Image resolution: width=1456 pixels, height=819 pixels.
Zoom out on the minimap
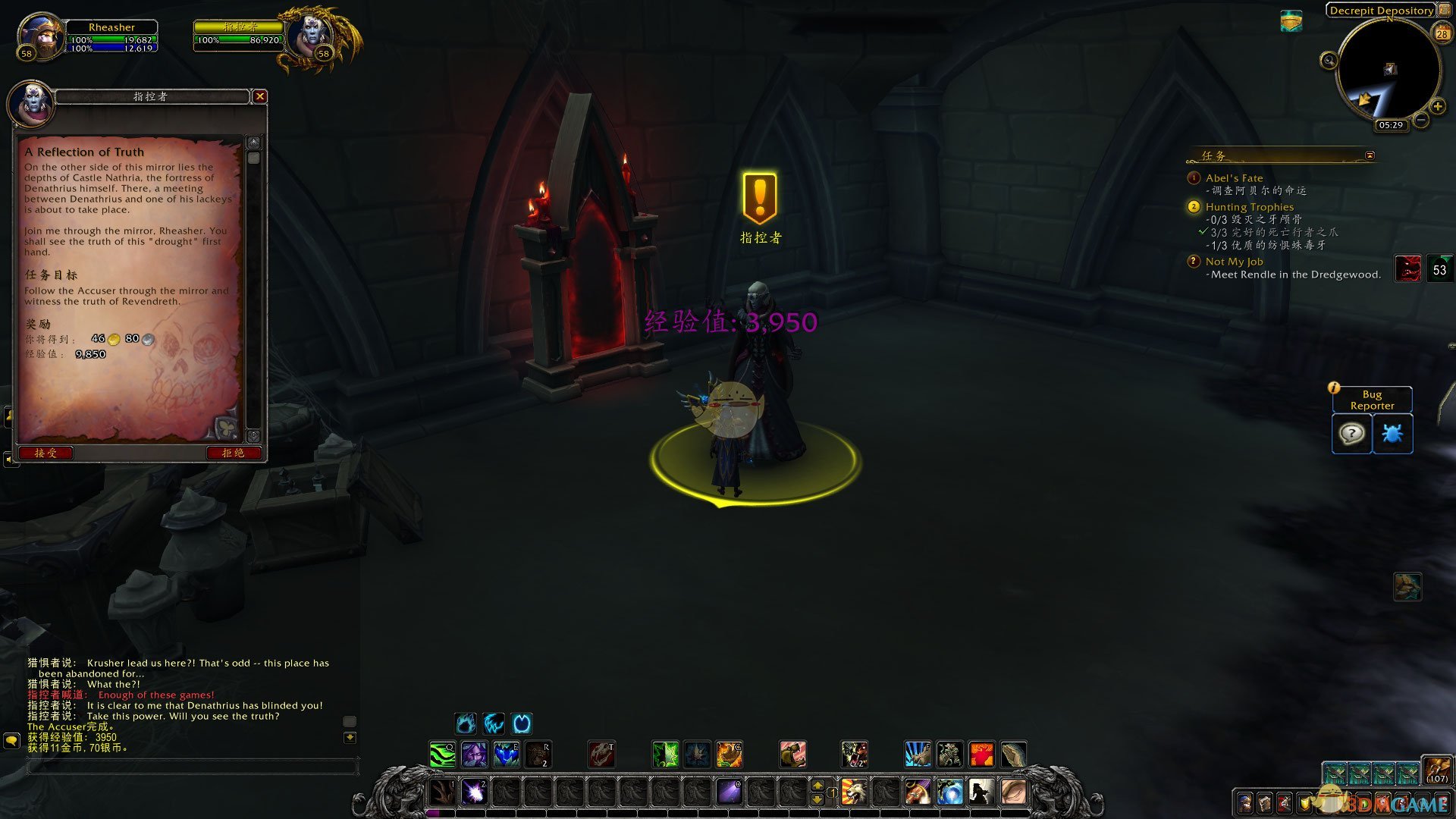pos(1421,120)
